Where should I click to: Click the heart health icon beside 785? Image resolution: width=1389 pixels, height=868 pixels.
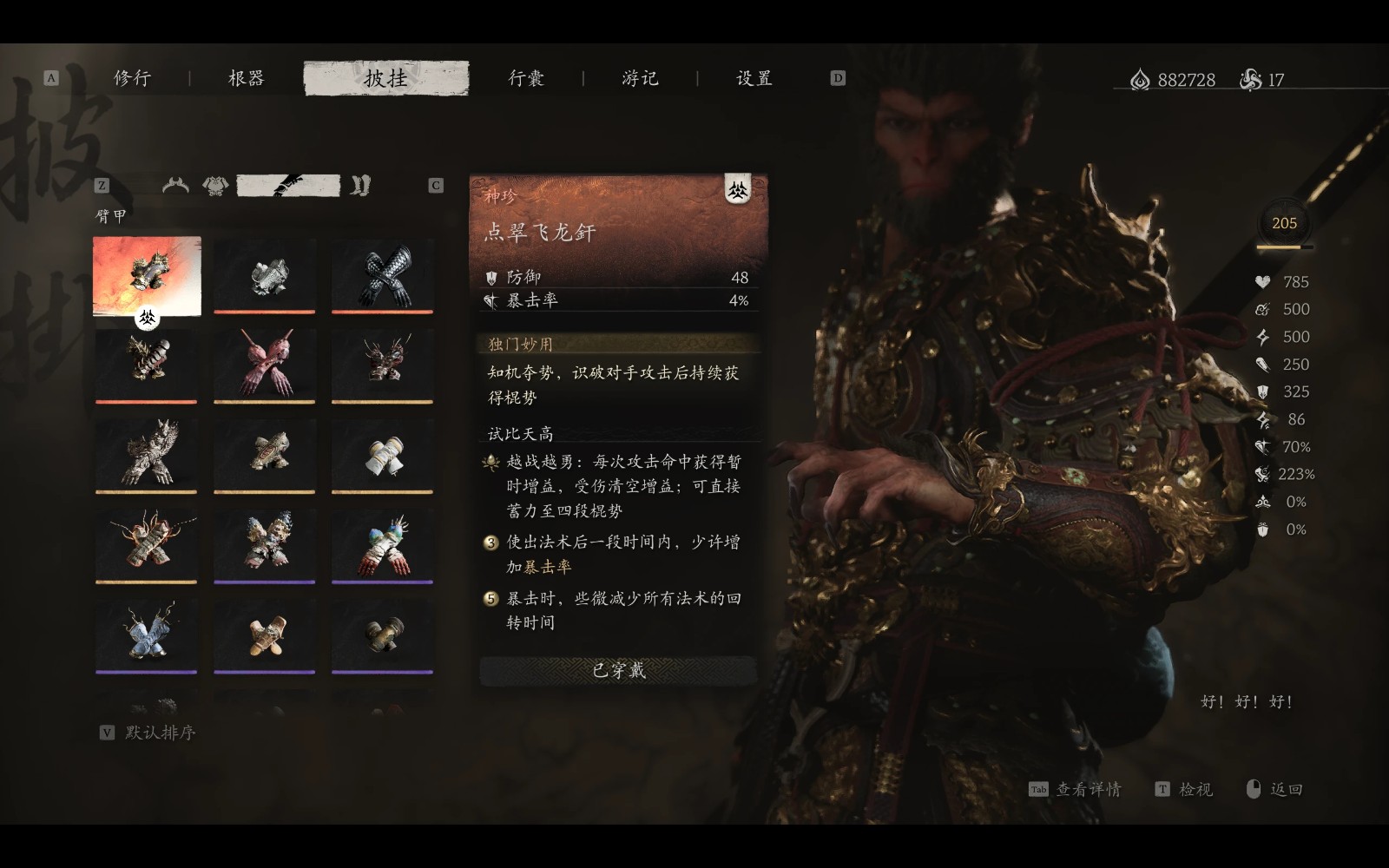click(x=1261, y=281)
